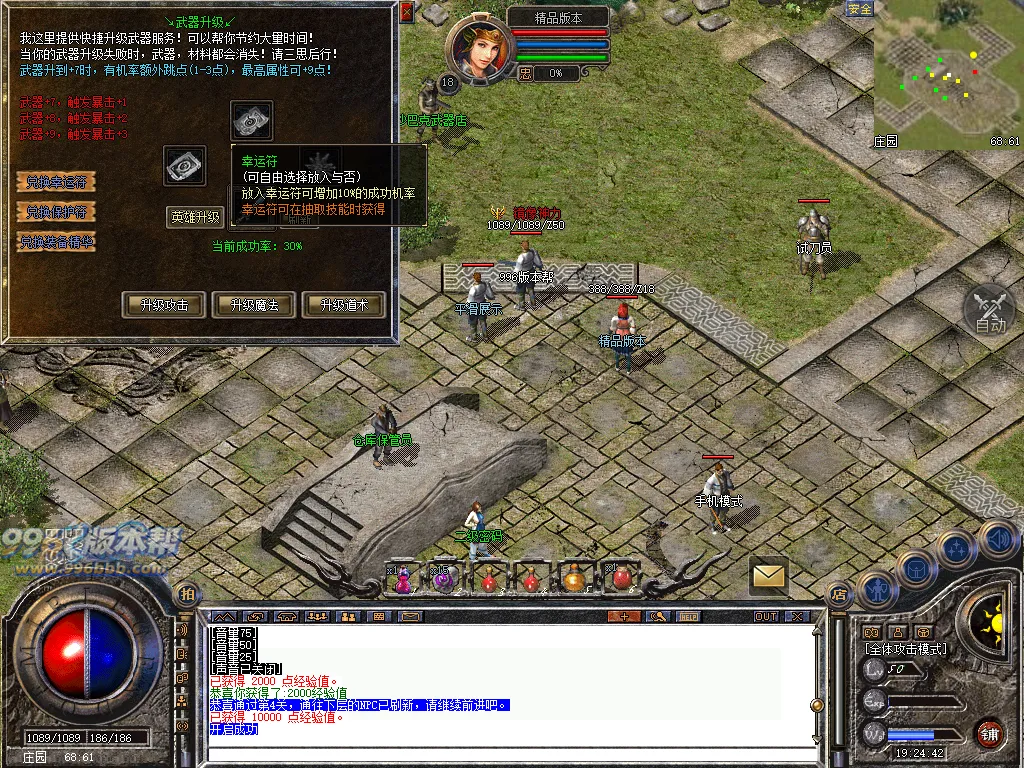1024x768 pixels.
Task: Select the 升级道术 upgrade taoism button
Action: [x=343, y=305]
